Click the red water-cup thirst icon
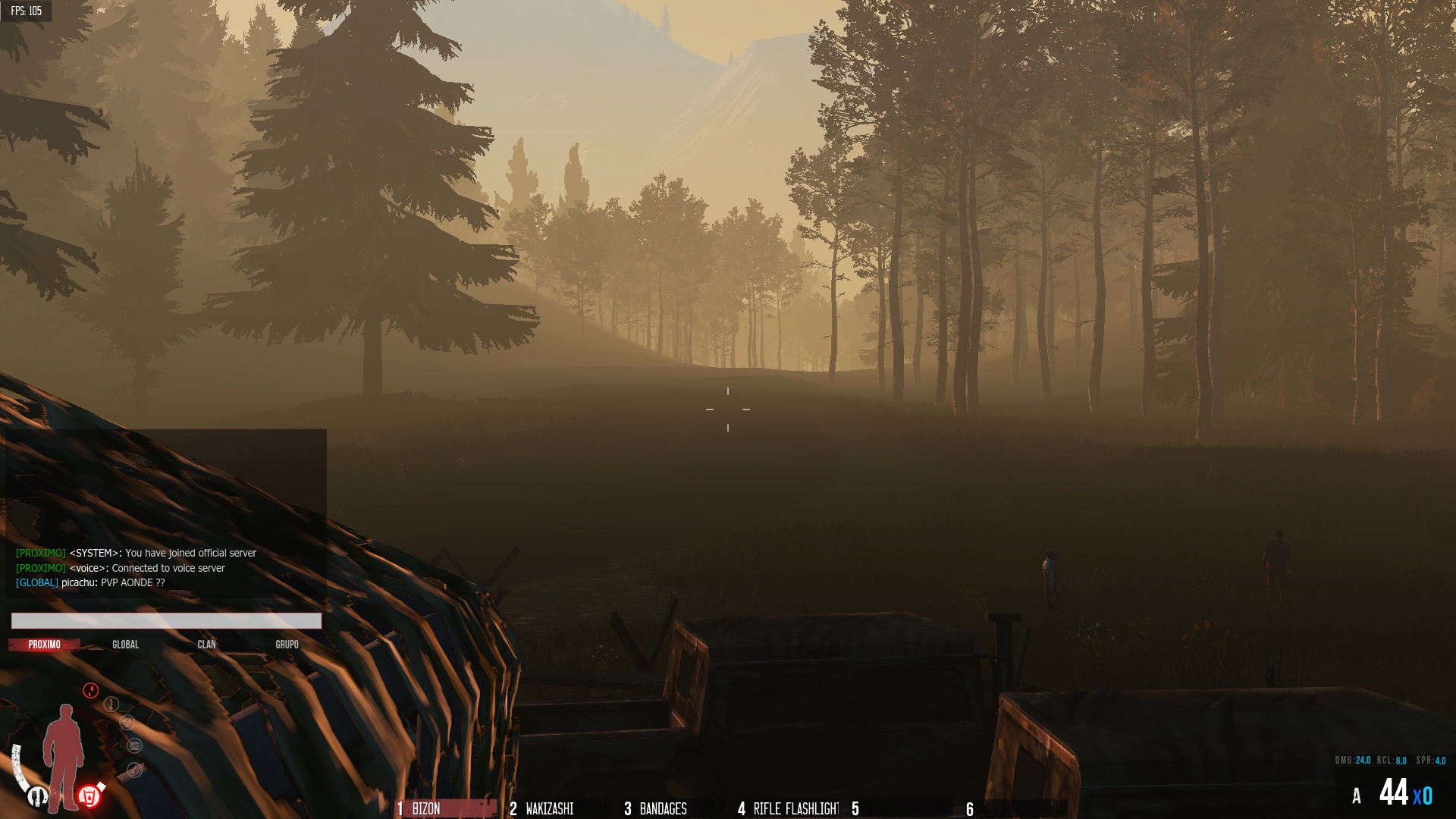Viewport: 1456px width, 819px height. (x=89, y=796)
